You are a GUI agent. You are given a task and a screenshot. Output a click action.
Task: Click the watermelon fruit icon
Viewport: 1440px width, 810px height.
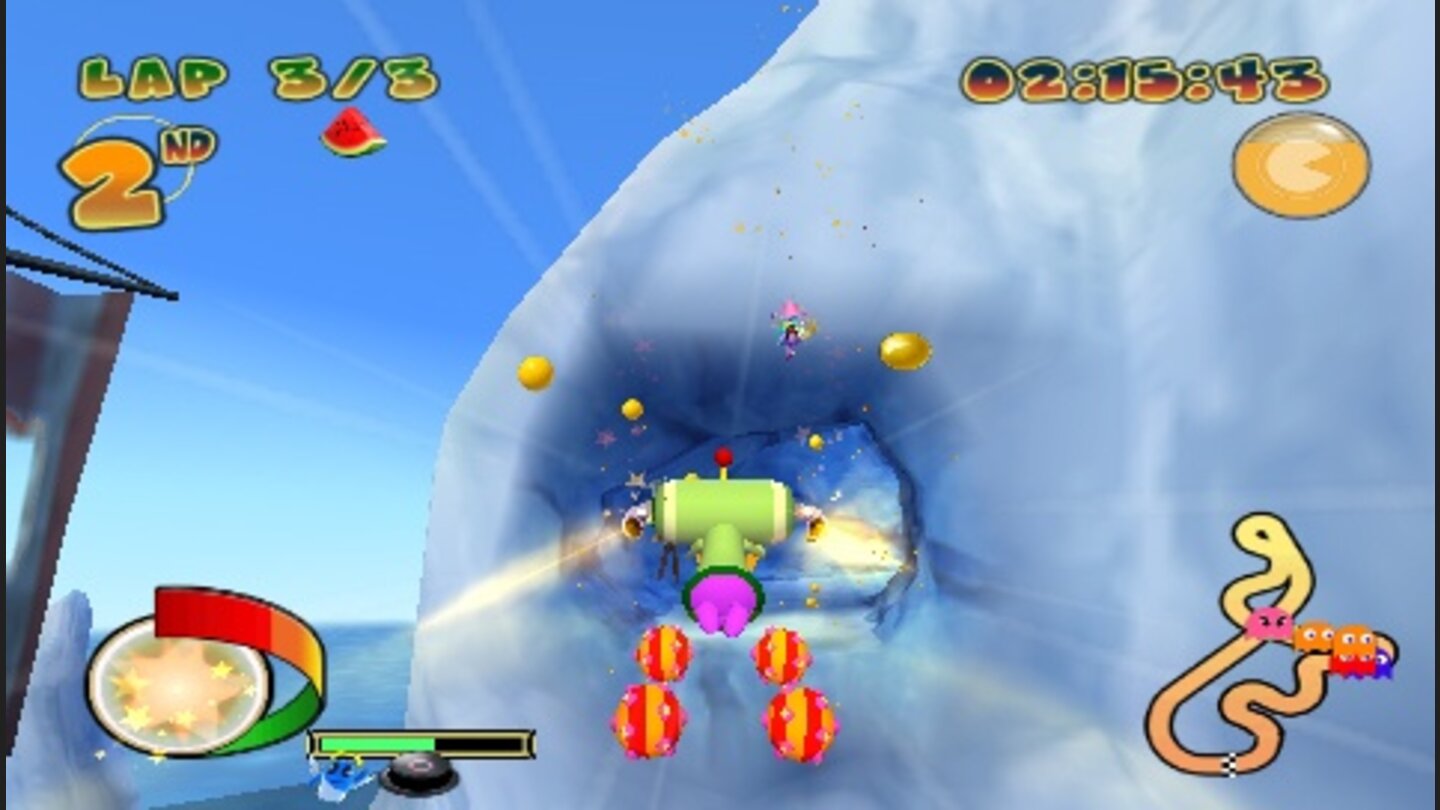pos(348,133)
